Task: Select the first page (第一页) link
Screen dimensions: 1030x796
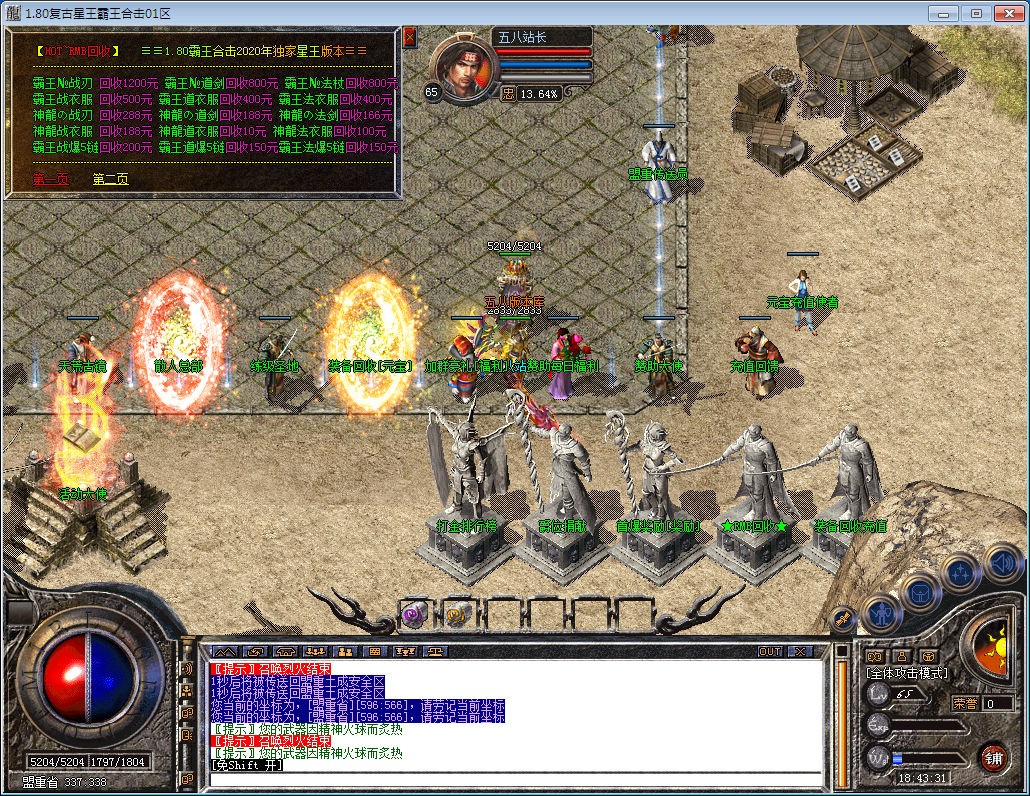Action: point(51,179)
